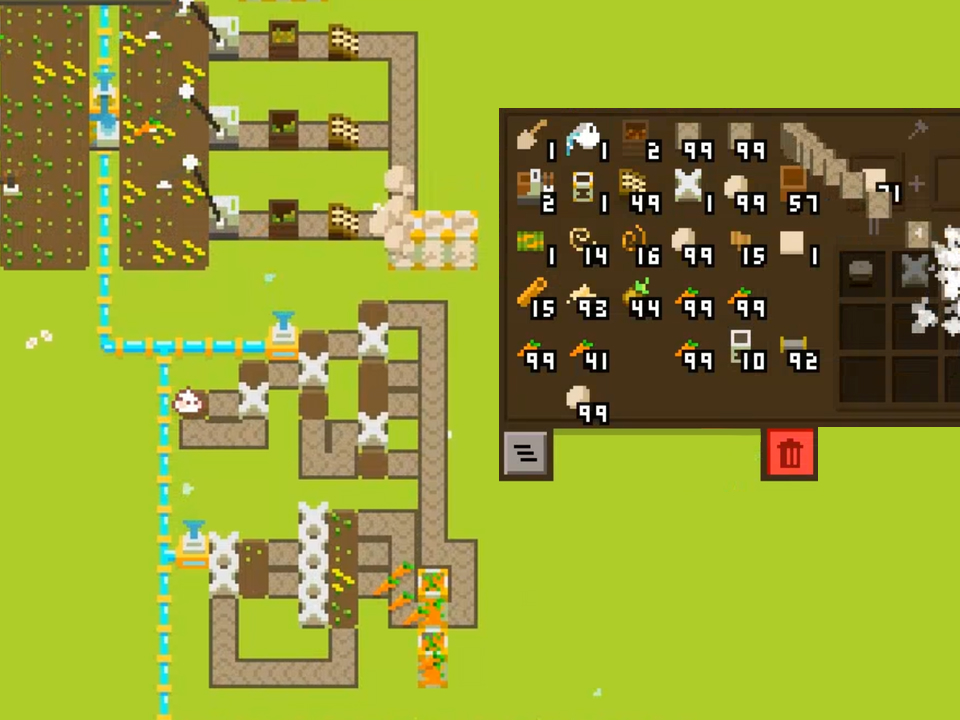Select the stack of 16 orange spirals
The width and height of the screenshot is (960, 720).
coord(637,245)
